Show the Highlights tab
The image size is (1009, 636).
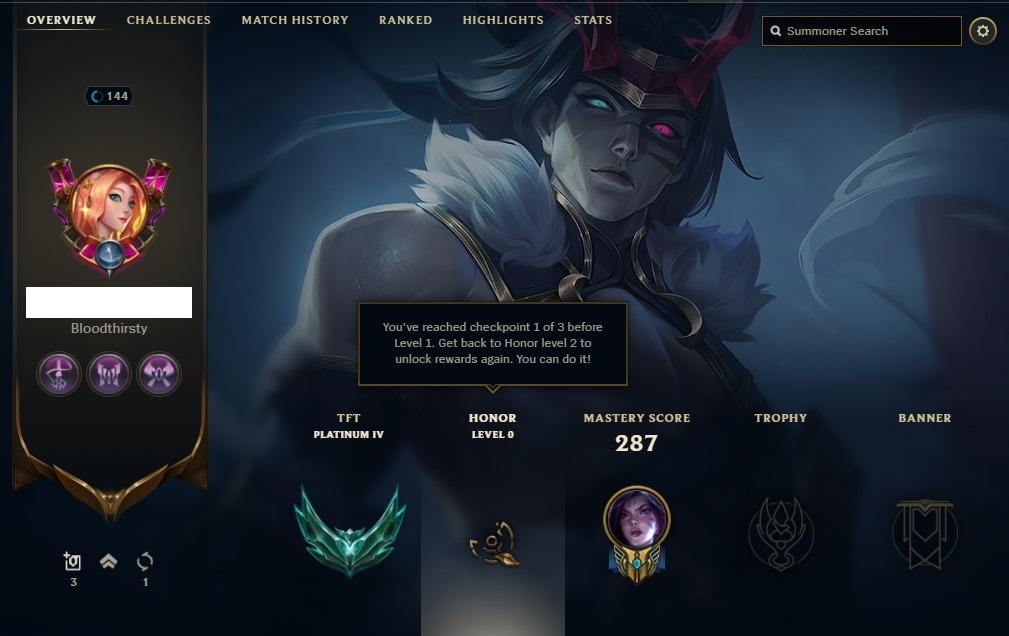pyautogui.click(x=503, y=20)
